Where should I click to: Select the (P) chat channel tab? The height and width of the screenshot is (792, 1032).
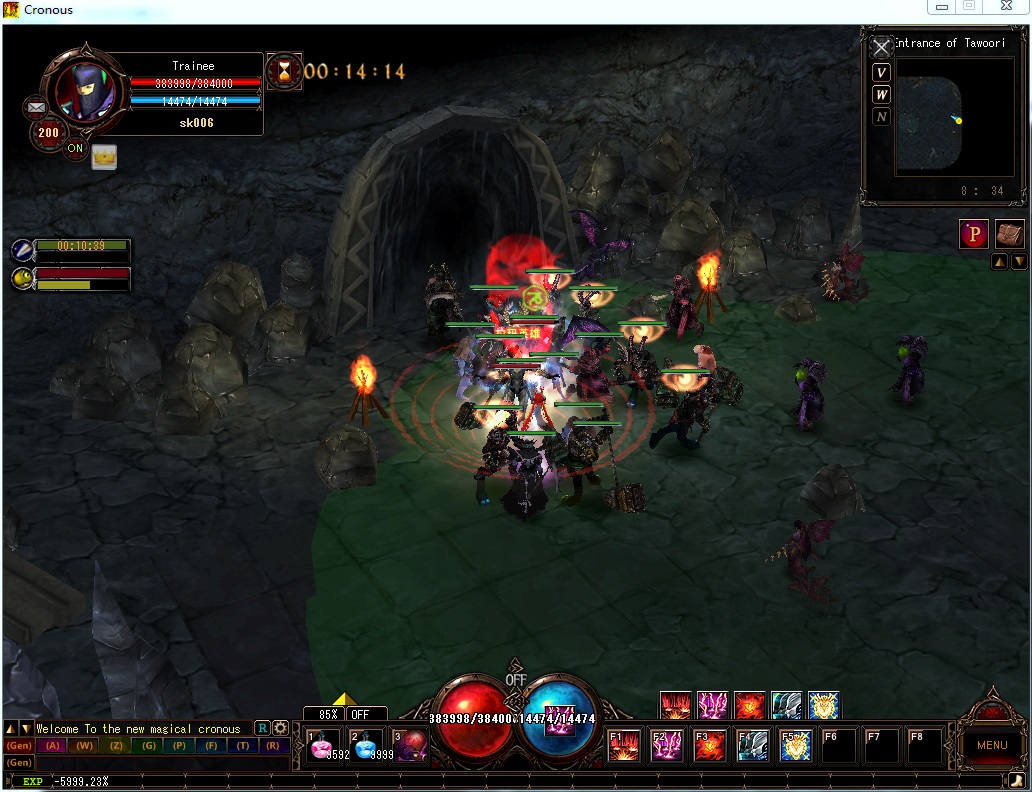(x=179, y=745)
